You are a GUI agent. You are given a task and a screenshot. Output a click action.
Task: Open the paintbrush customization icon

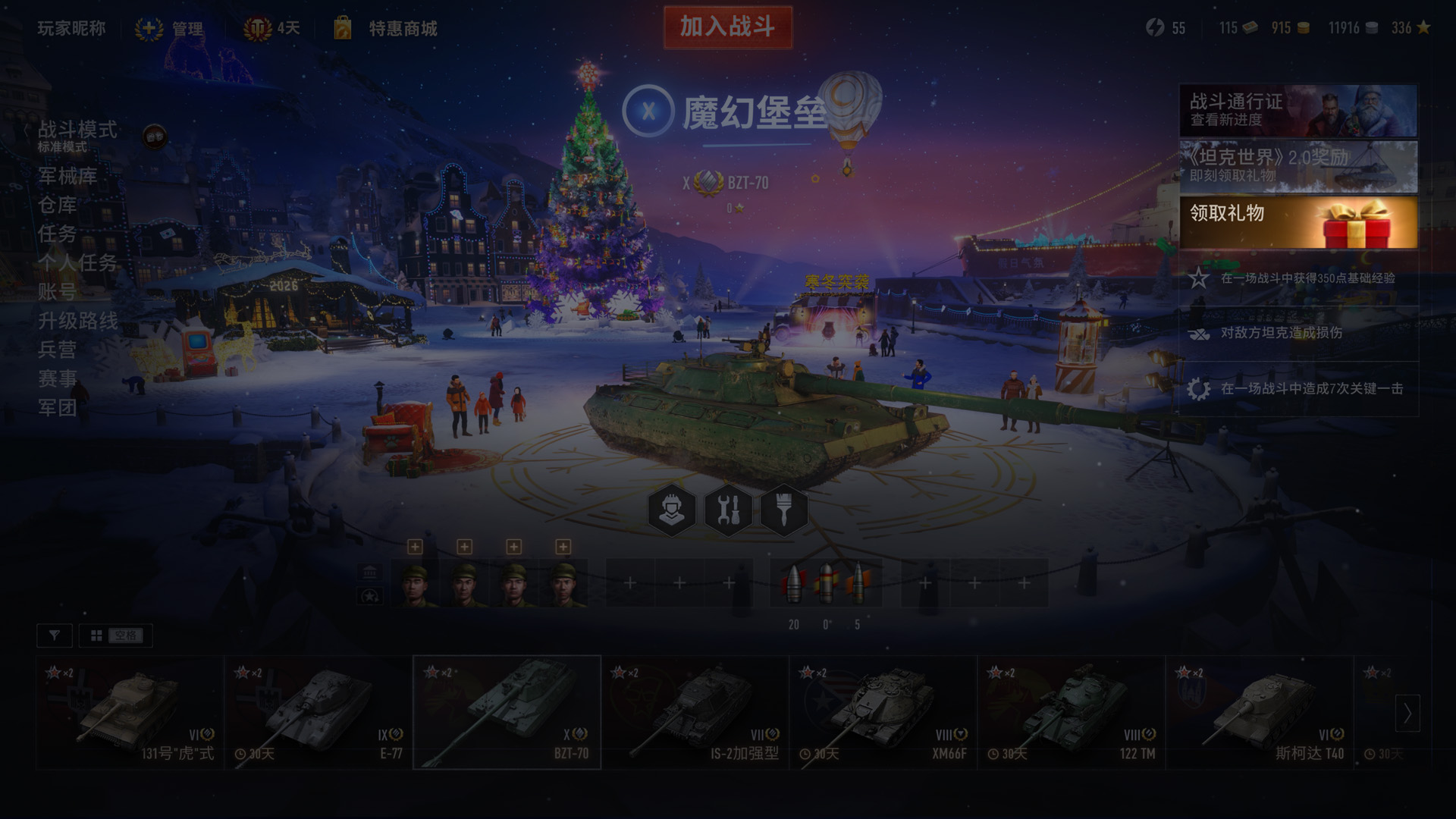tap(784, 510)
